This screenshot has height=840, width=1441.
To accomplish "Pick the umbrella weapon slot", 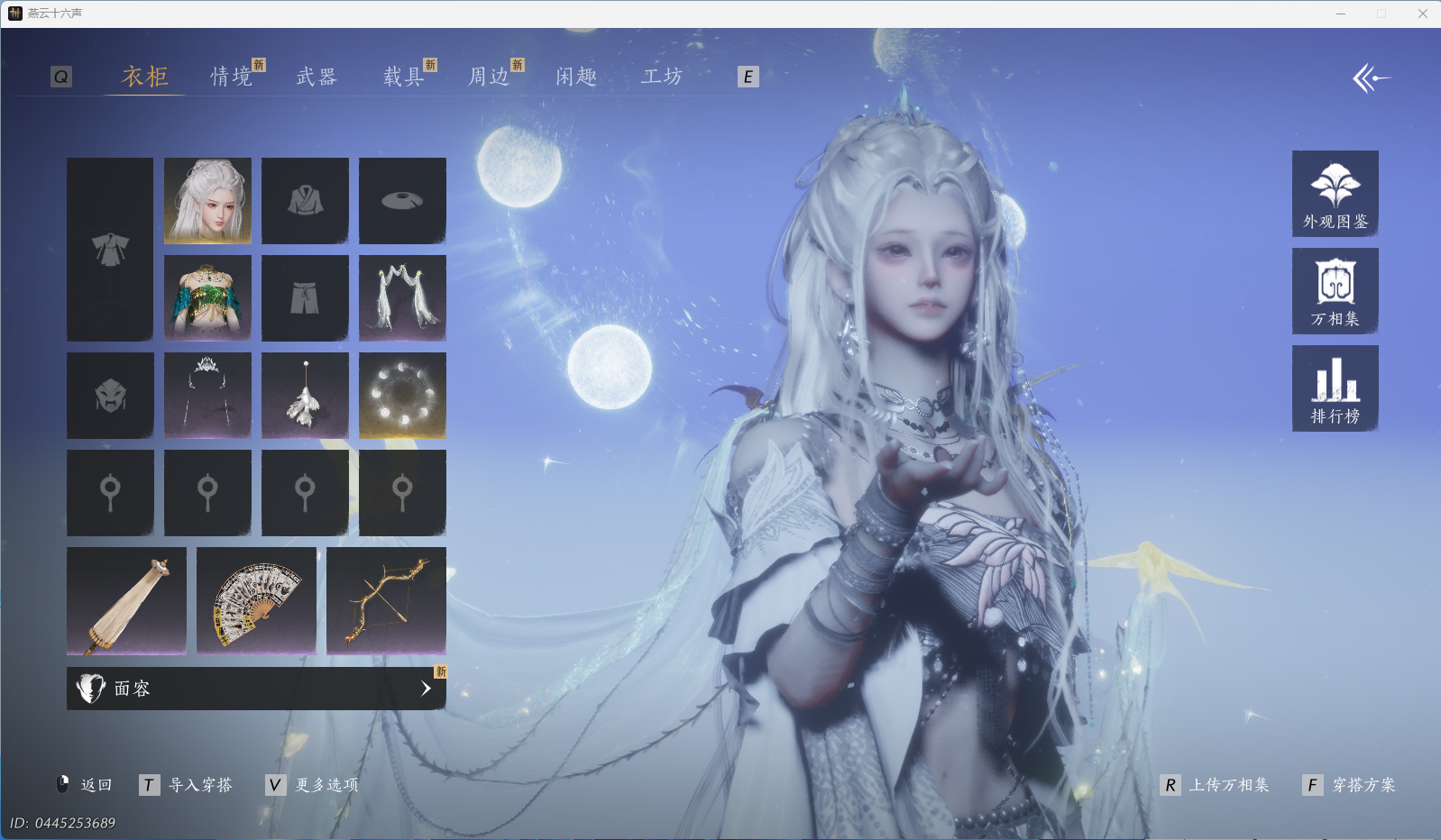I will pos(126,600).
